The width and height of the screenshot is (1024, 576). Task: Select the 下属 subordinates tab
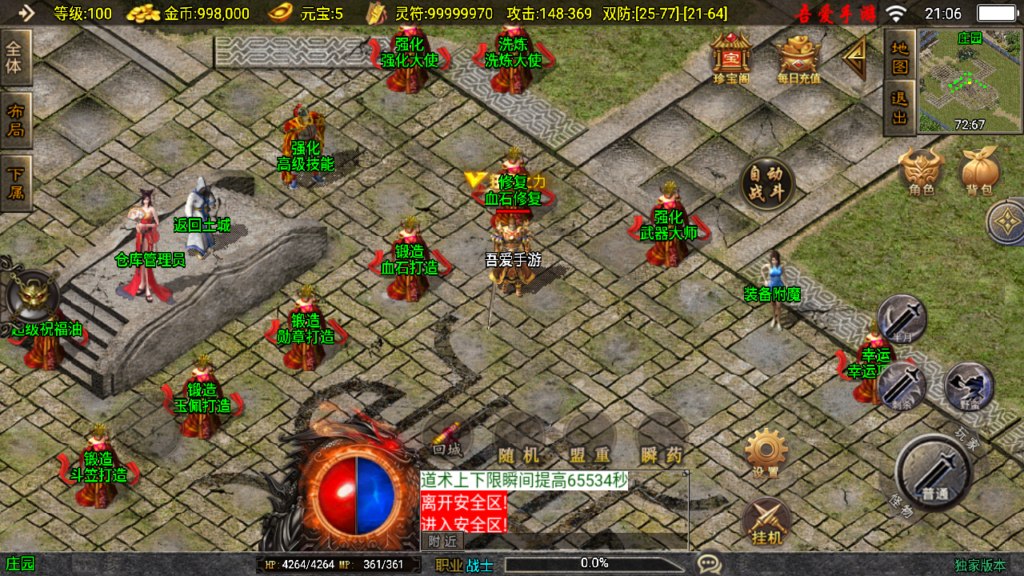coord(17,184)
